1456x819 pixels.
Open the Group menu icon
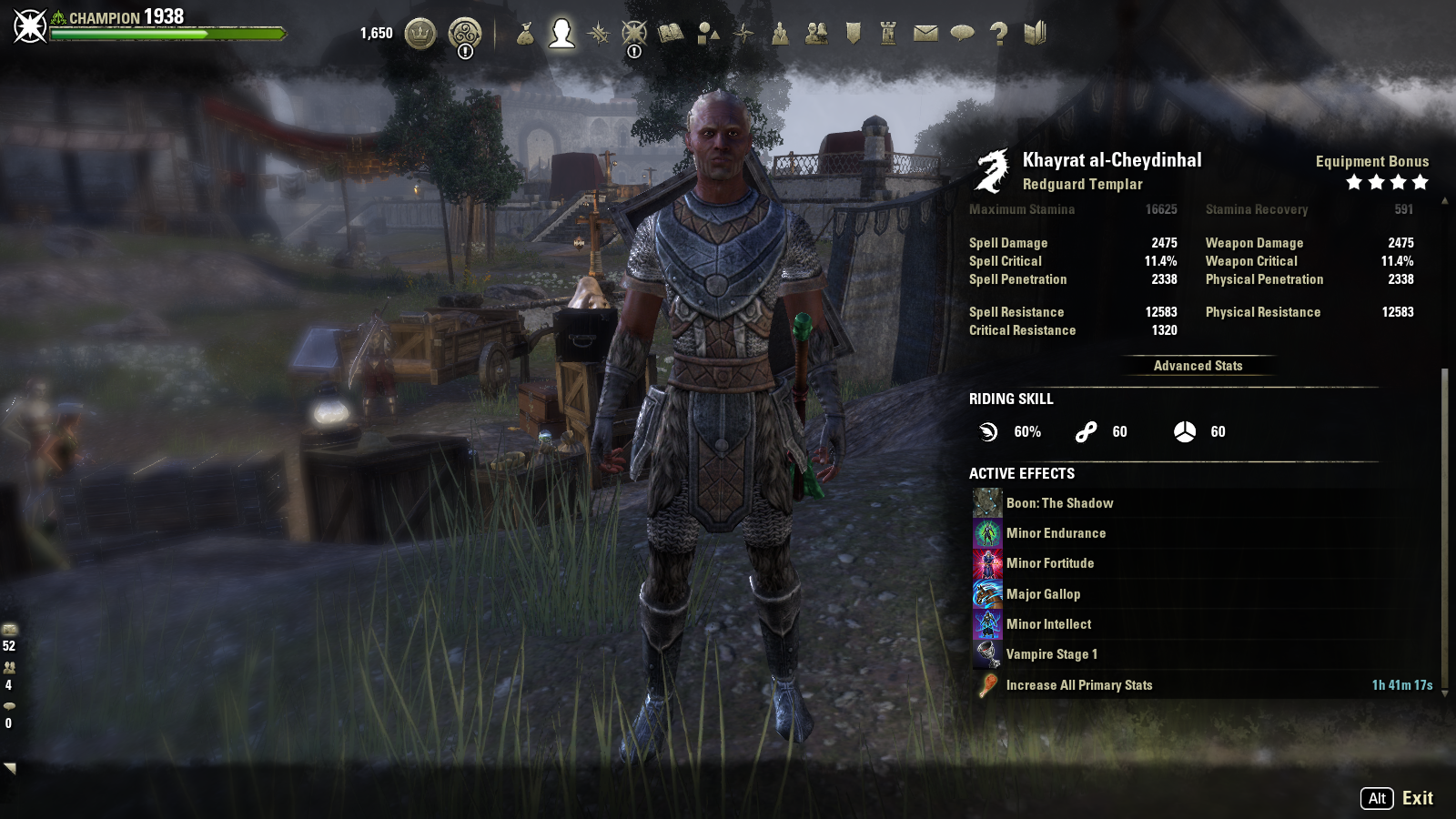pos(780,34)
